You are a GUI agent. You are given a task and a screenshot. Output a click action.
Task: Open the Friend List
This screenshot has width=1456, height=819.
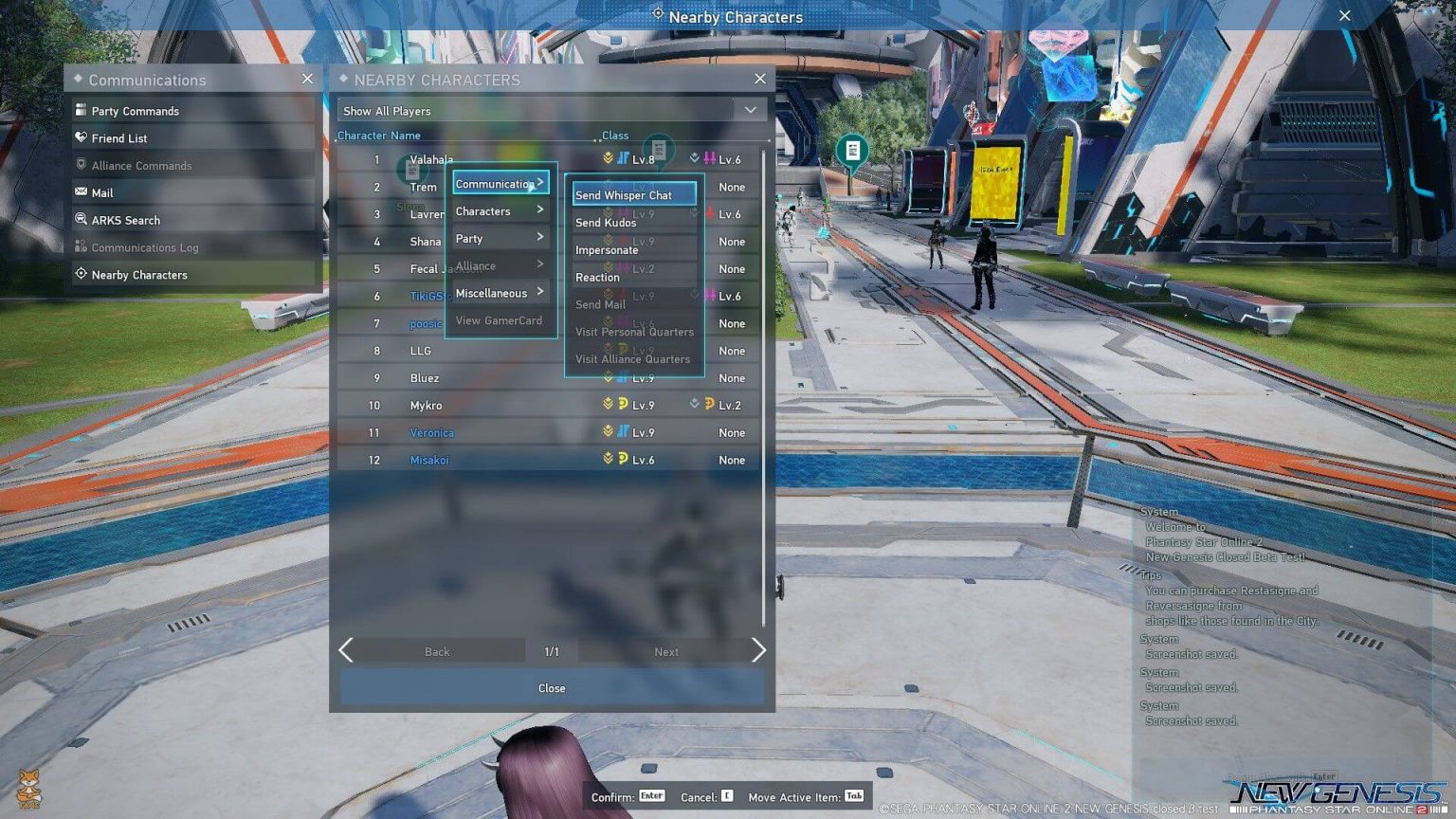point(121,137)
